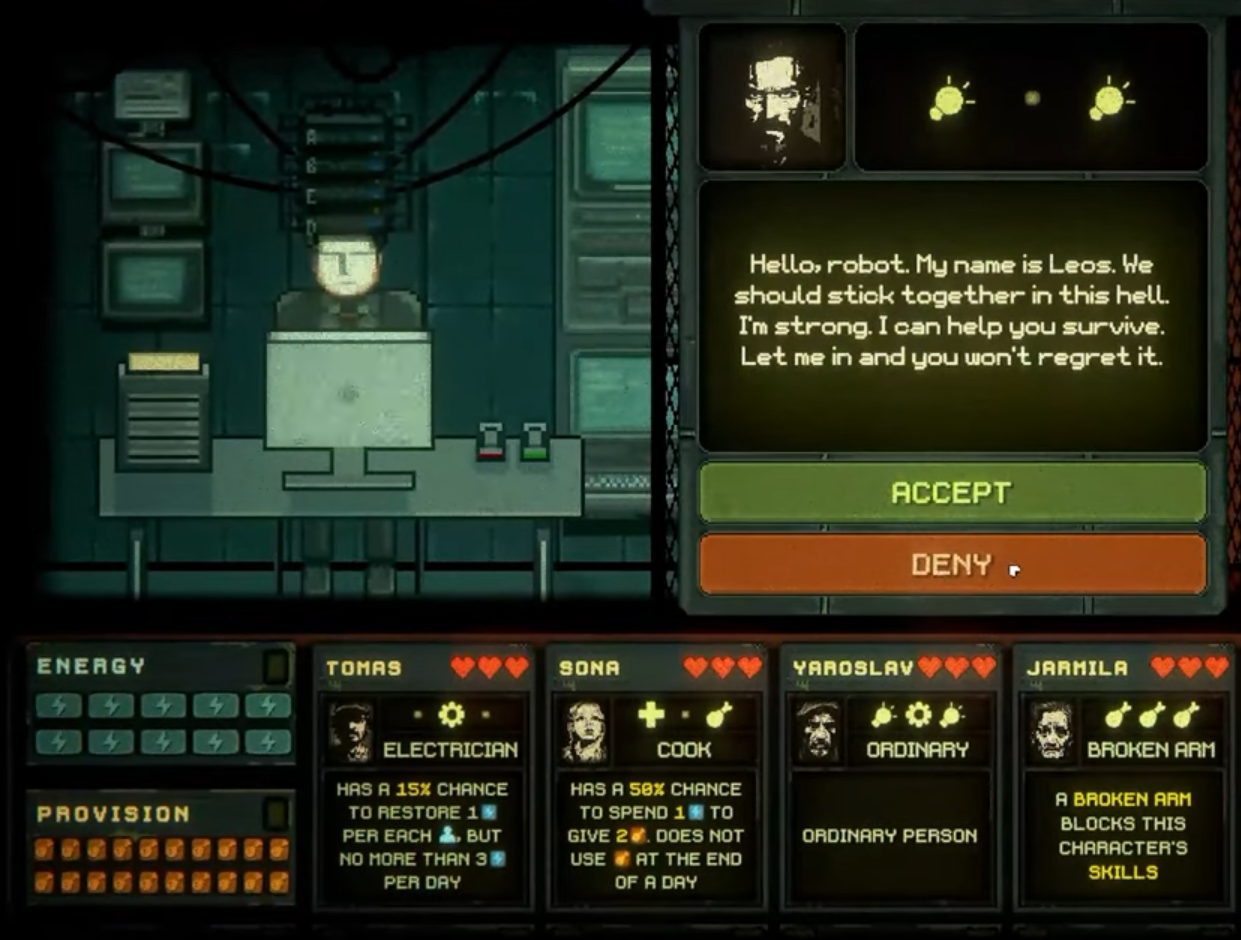Click Sona's portrait thumbnail
The width and height of the screenshot is (1241, 940).
pyautogui.click(x=585, y=731)
